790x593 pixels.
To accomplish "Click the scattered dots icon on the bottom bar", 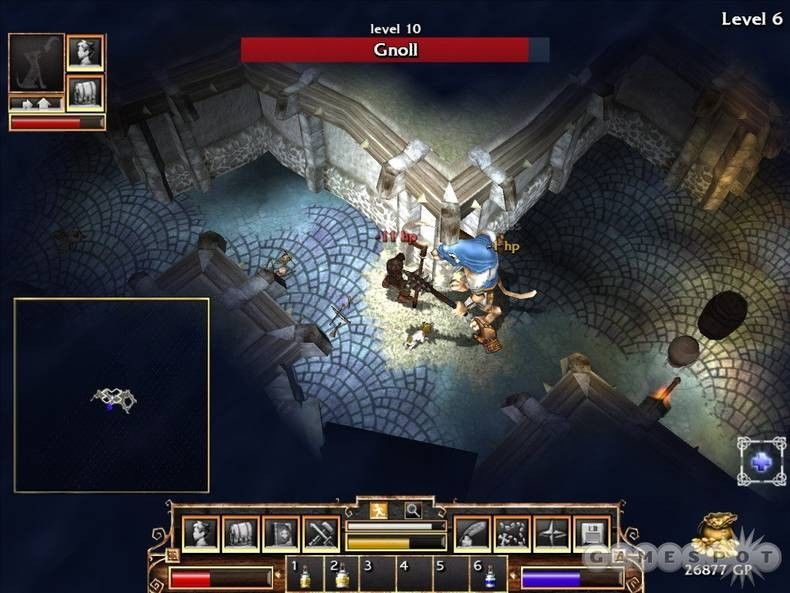I will 512,534.
